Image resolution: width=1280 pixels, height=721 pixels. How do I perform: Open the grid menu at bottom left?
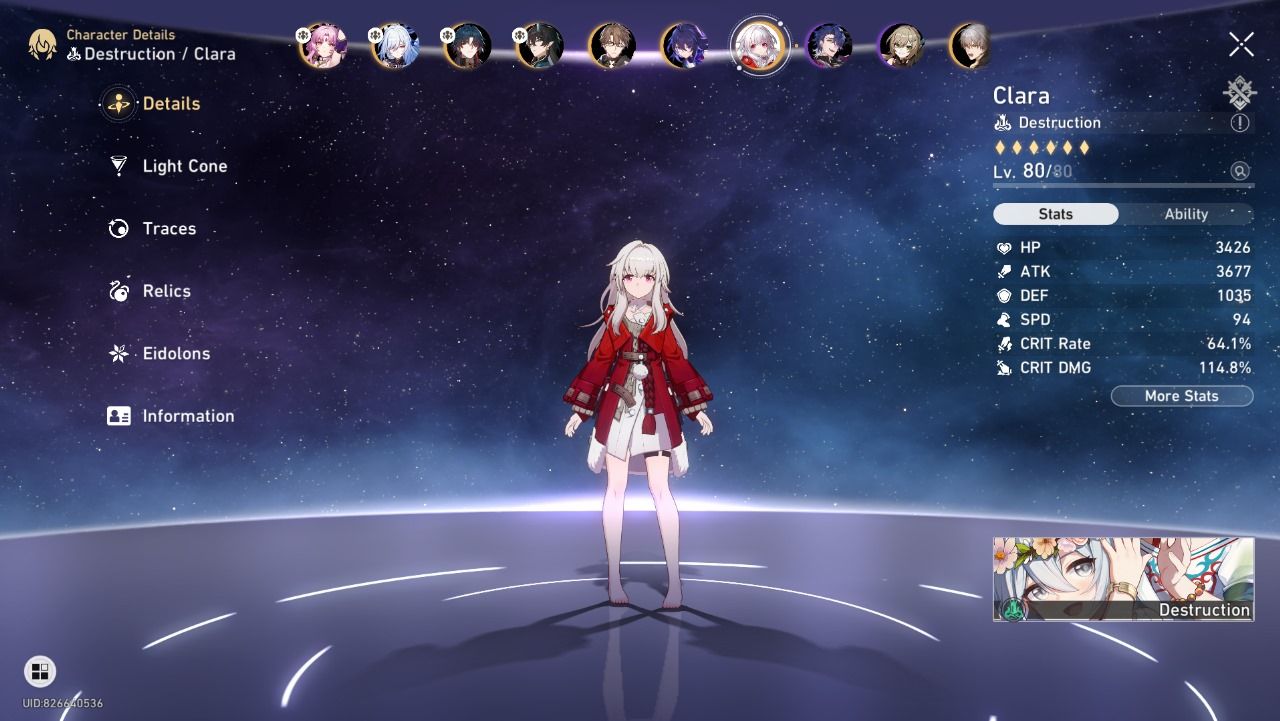[42, 670]
